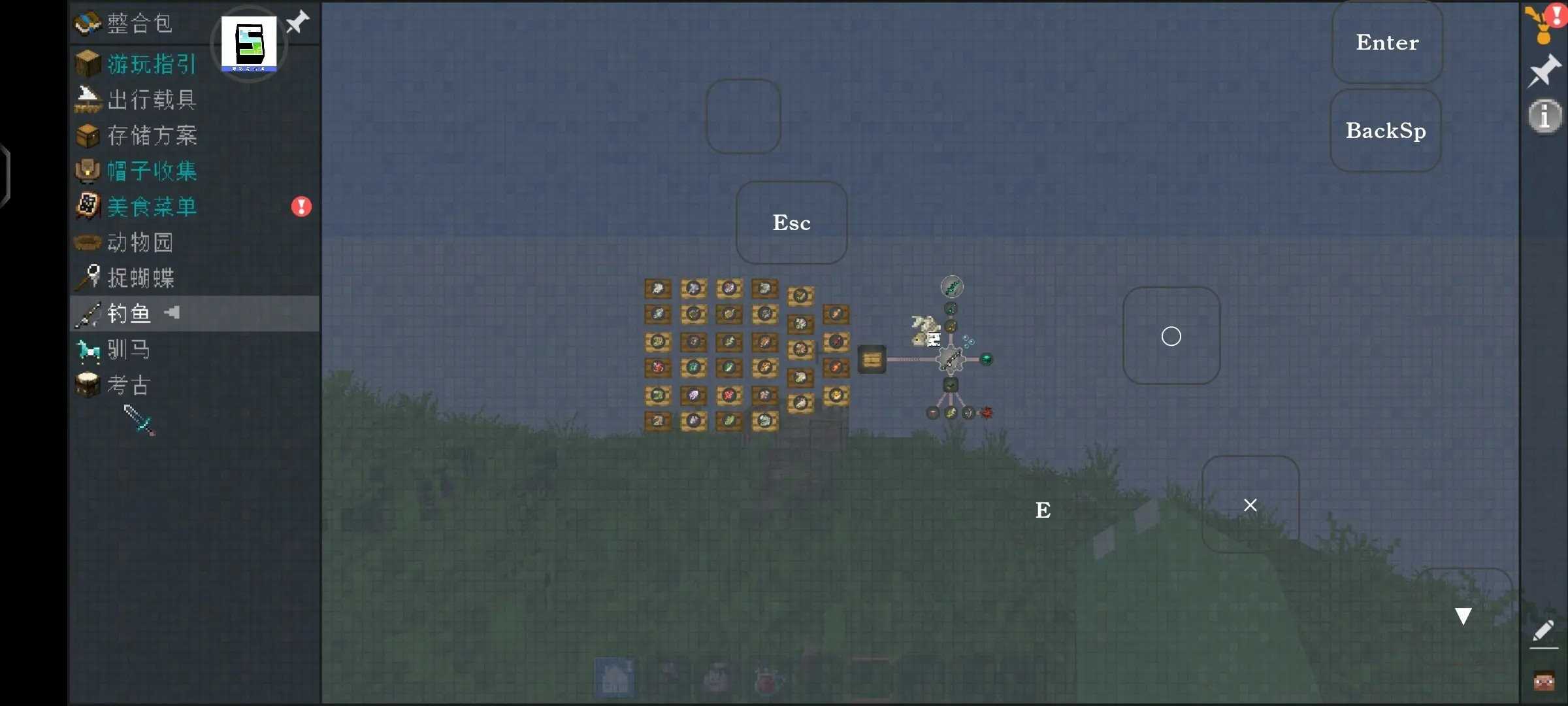Tap the on-screen Enter button

[x=1387, y=42]
